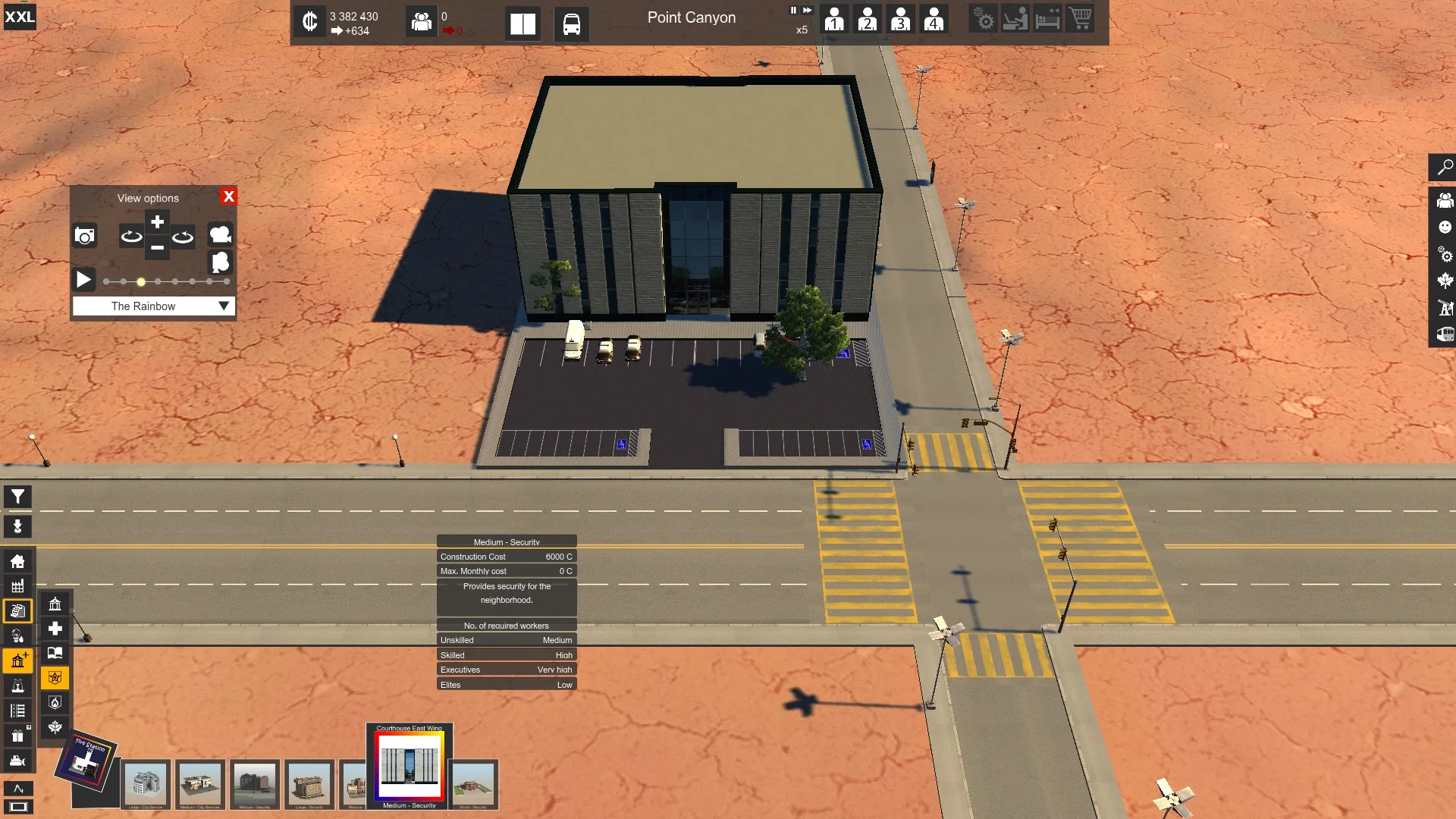1456x819 pixels.
Task: Open the magnifying glass search tool
Action: click(1445, 167)
